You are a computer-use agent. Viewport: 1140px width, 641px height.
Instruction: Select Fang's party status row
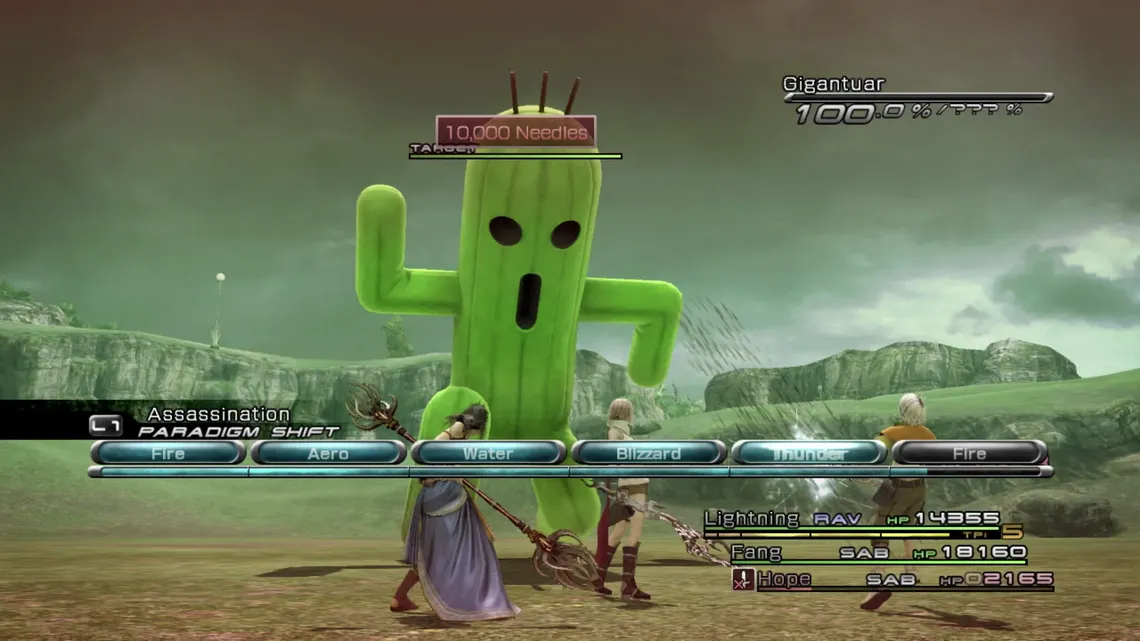coord(878,552)
